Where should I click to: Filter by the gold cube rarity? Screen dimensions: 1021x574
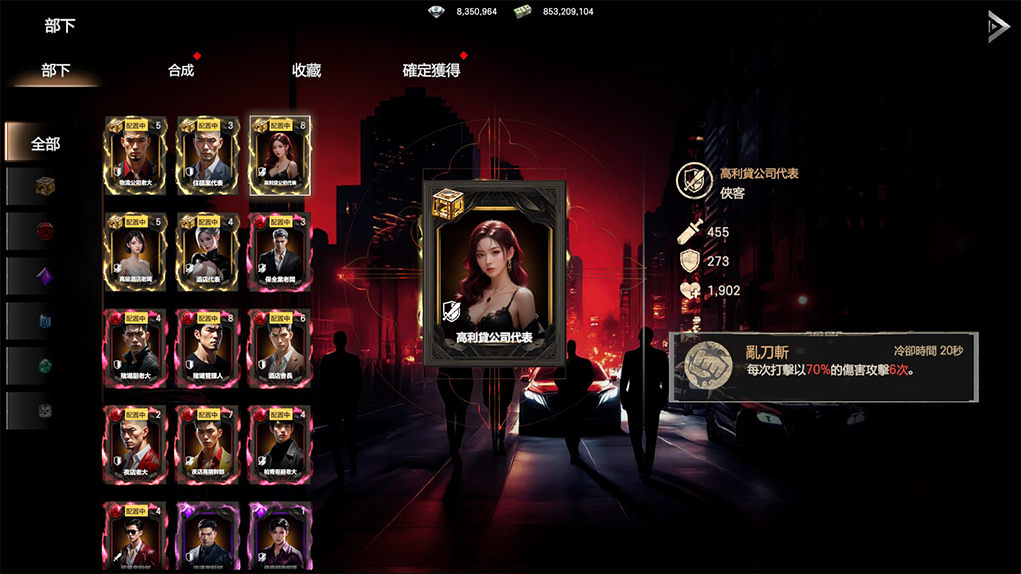45,187
